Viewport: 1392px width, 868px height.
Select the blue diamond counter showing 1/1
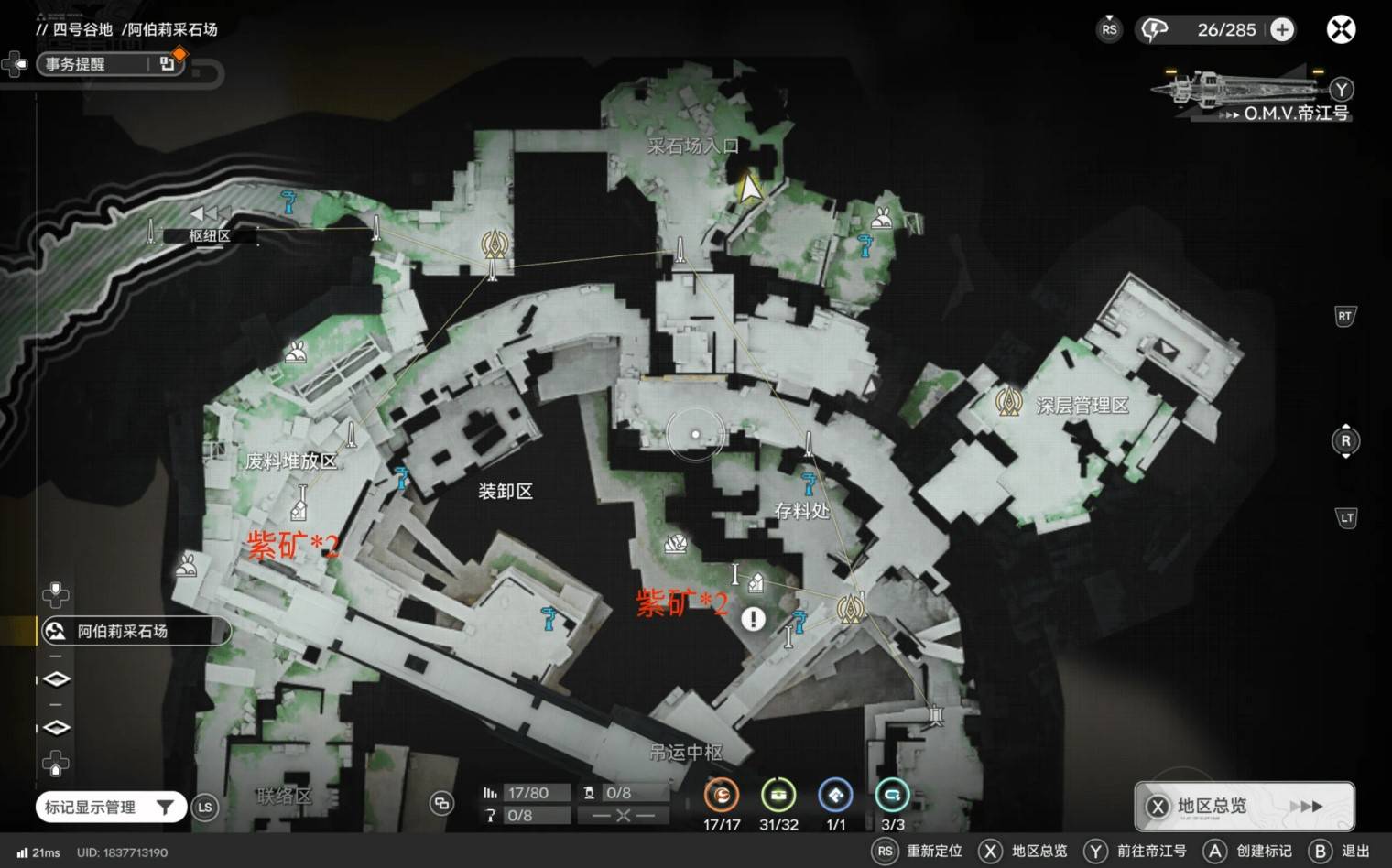click(x=835, y=796)
